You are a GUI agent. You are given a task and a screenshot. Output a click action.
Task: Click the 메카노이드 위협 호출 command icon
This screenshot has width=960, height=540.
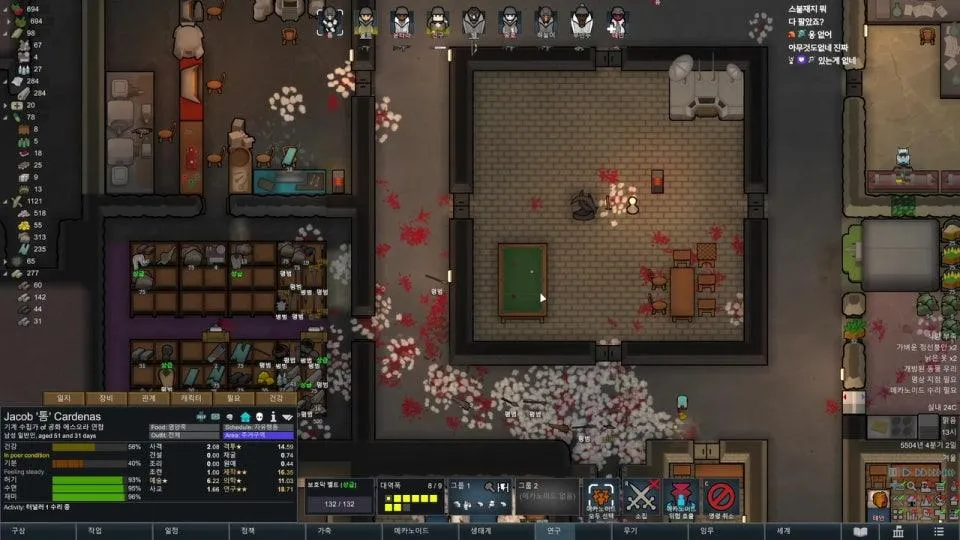[682, 497]
